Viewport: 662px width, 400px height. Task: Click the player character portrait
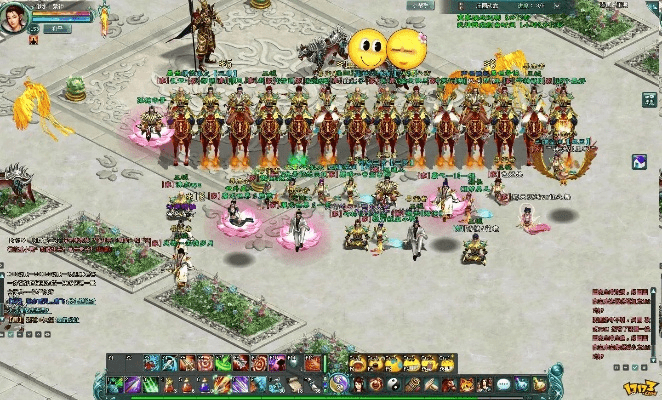pyautogui.click(x=14, y=20)
